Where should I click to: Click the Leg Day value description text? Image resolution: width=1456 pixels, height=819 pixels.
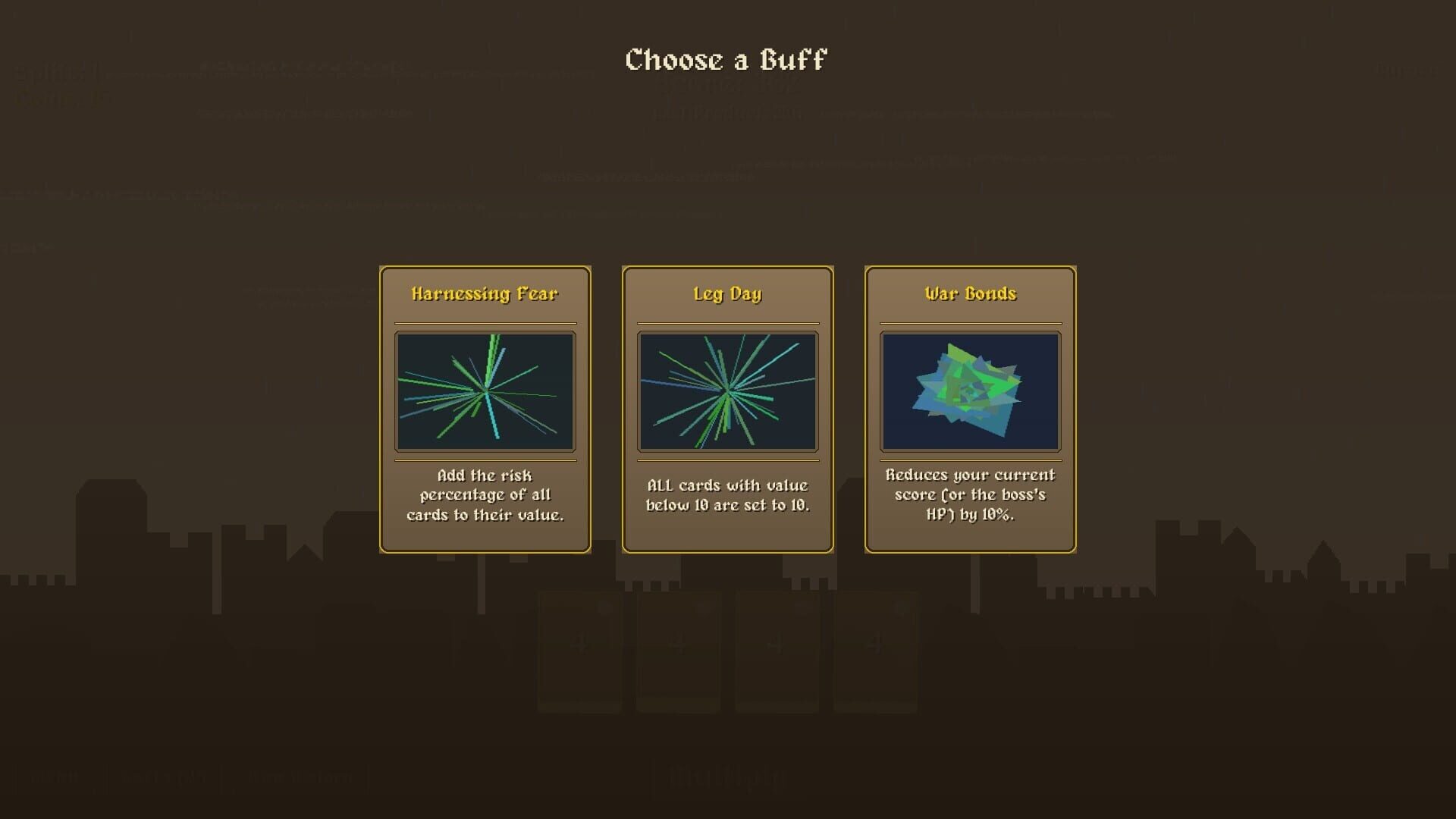tap(728, 494)
